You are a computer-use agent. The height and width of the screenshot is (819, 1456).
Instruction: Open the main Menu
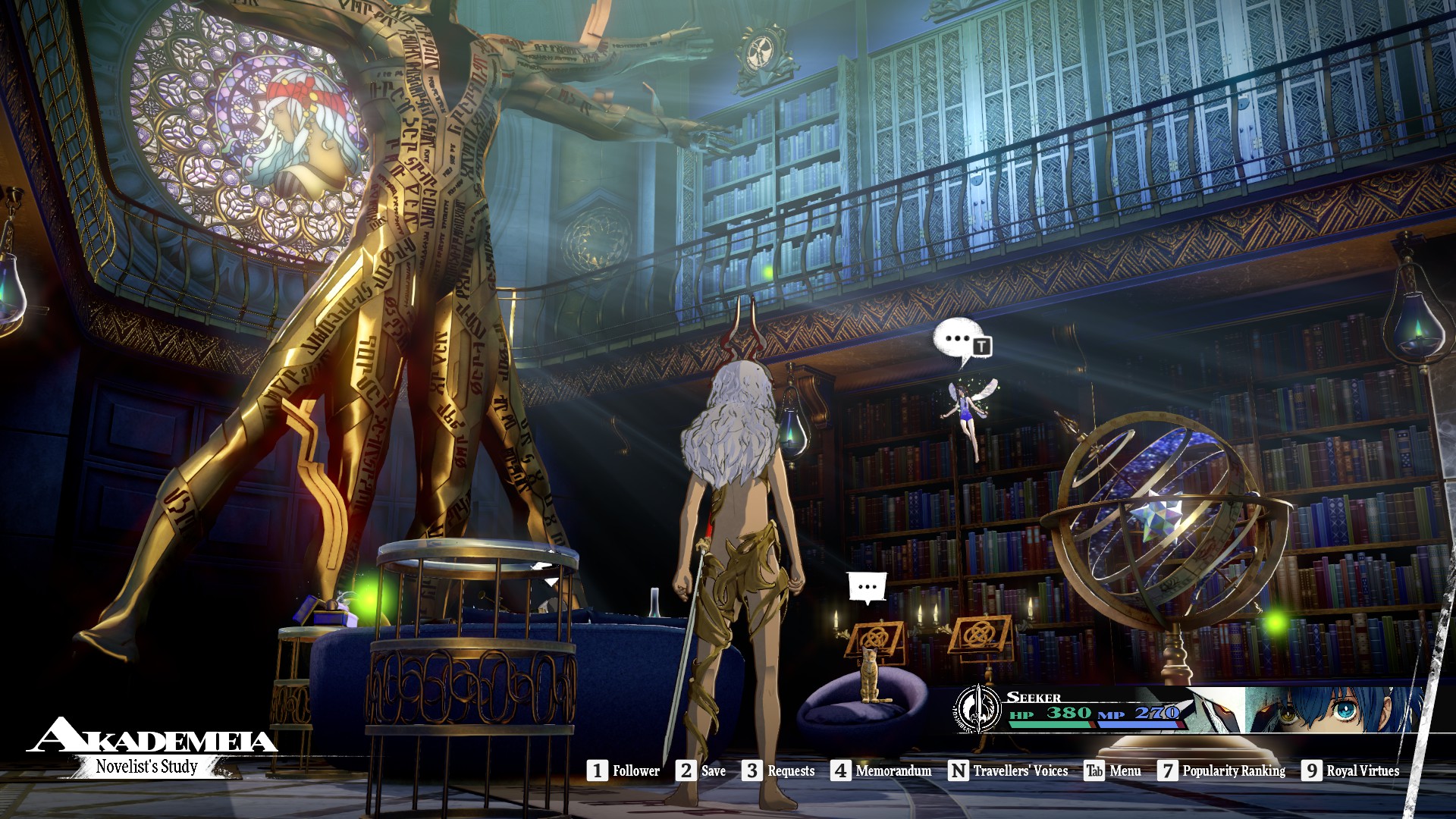1112,770
